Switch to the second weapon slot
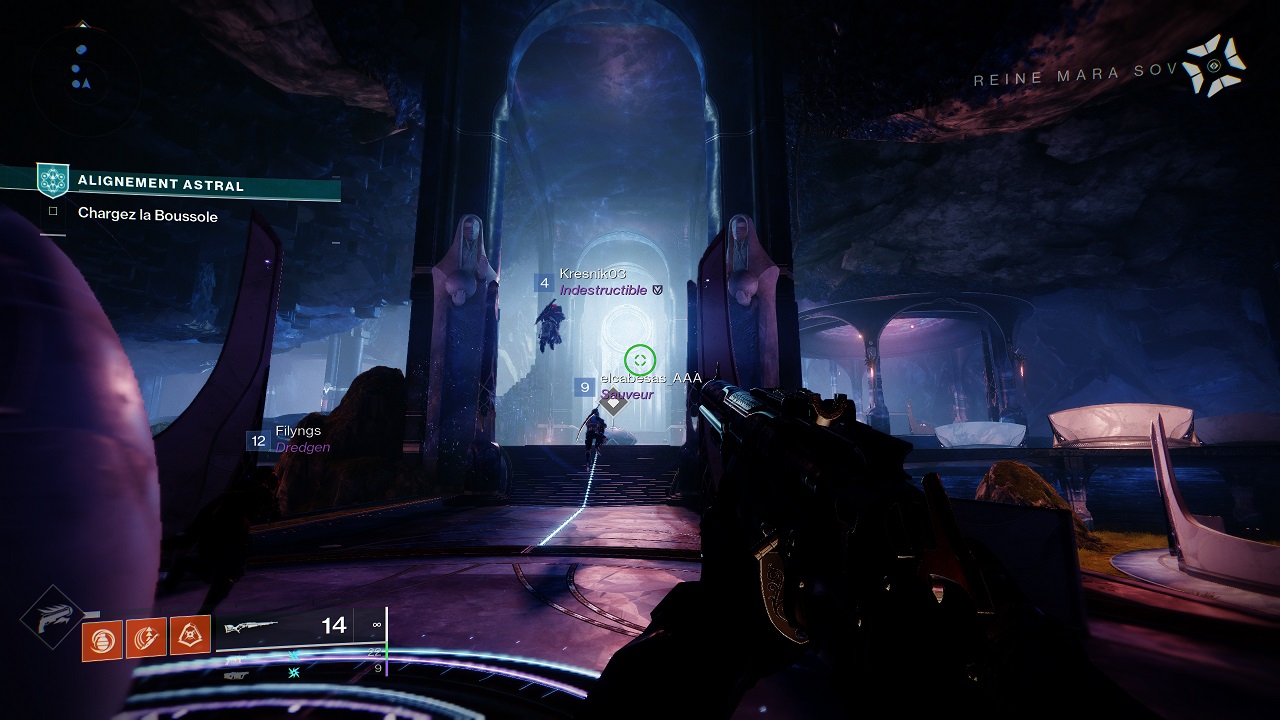This screenshot has width=1280, height=720. click(240, 659)
